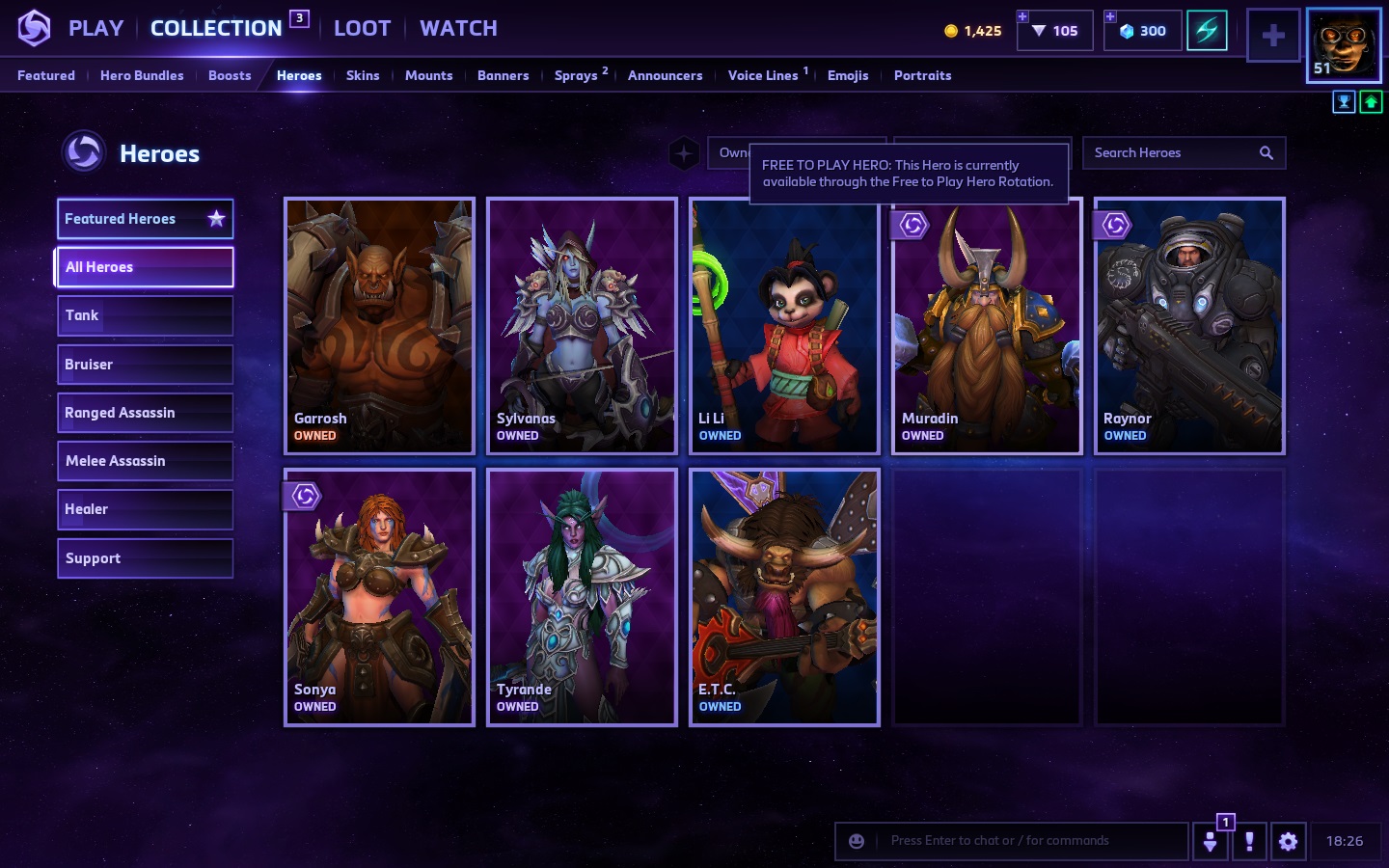
Task: Open the settings gear icon
Action: (x=1288, y=841)
